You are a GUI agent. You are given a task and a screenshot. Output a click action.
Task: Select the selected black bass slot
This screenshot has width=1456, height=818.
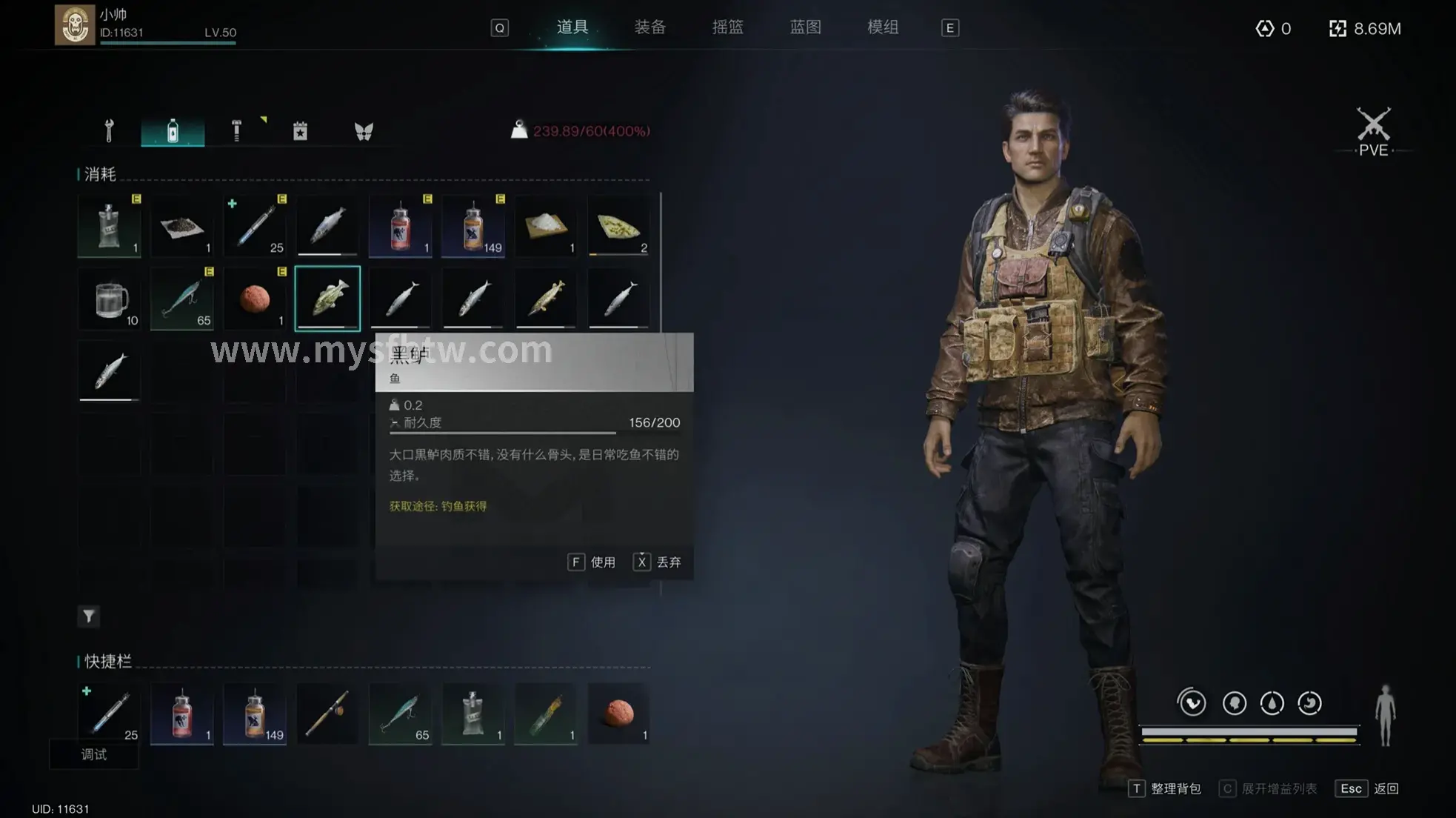[x=327, y=298]
